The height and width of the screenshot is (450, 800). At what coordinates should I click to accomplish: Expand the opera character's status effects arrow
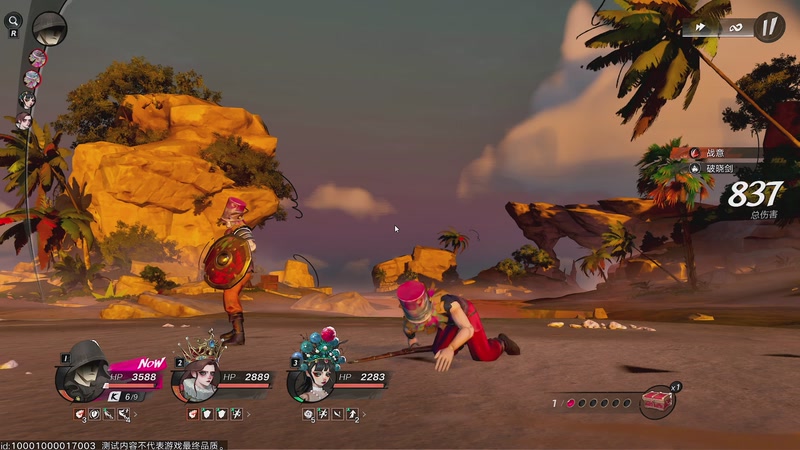[365, 413]
